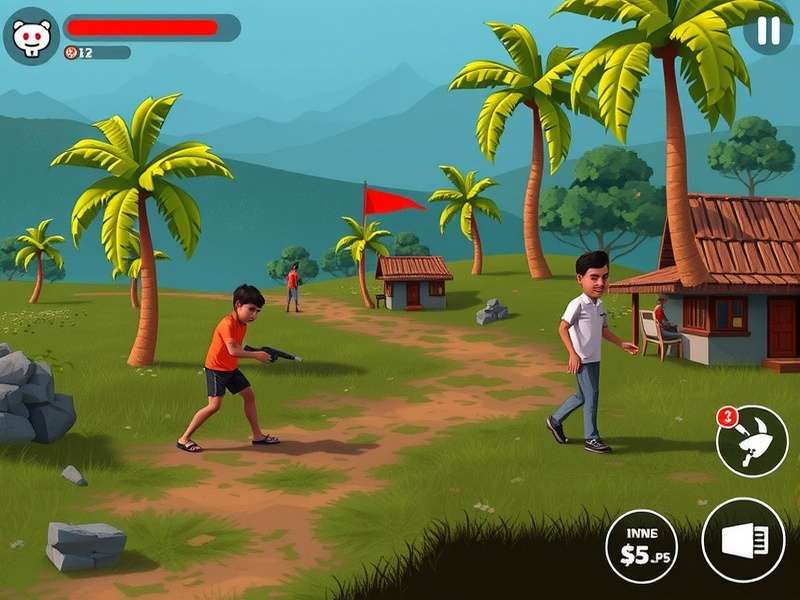The image size is (800, 600).
Task: Pause the game with the pause button
Action: coord(767,31)
